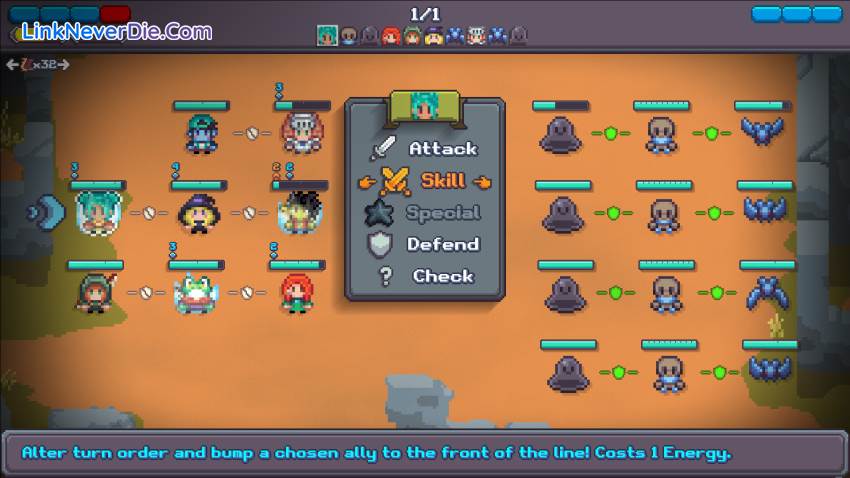The width and height of the screenshot is (850, 478).
Task: Pick the greyed-out Special option
Action: pos(442,212)
